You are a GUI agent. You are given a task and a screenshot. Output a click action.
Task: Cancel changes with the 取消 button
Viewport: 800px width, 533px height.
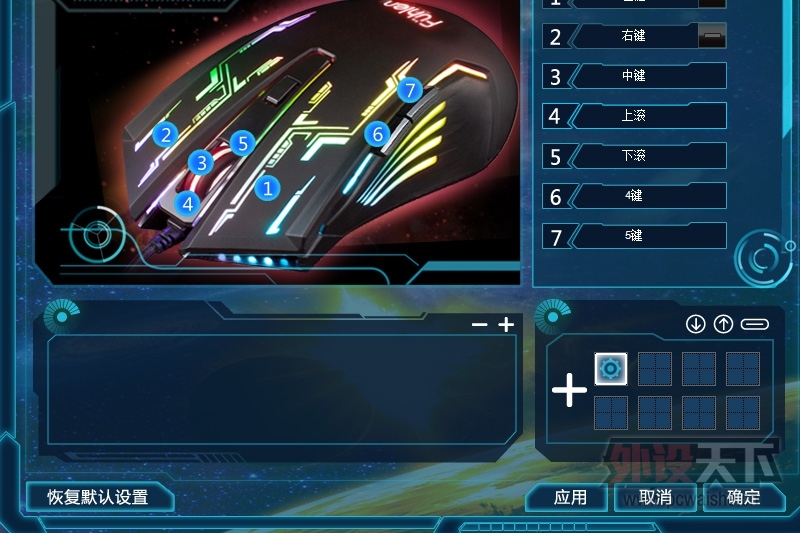[x=655, y=497]
